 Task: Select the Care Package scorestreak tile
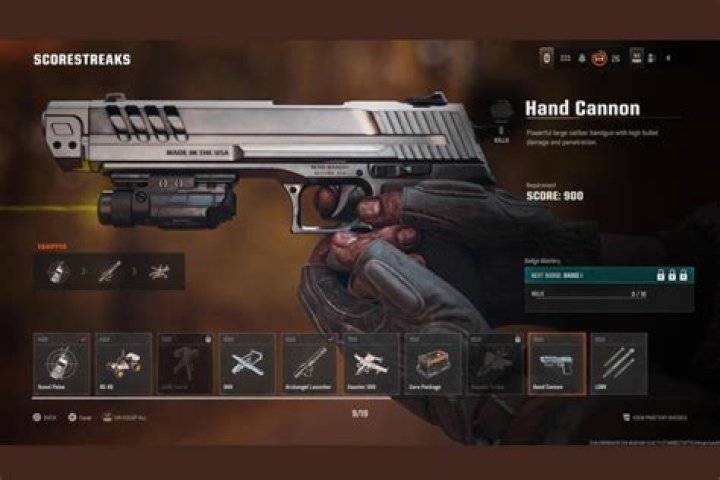coord(432,363)
